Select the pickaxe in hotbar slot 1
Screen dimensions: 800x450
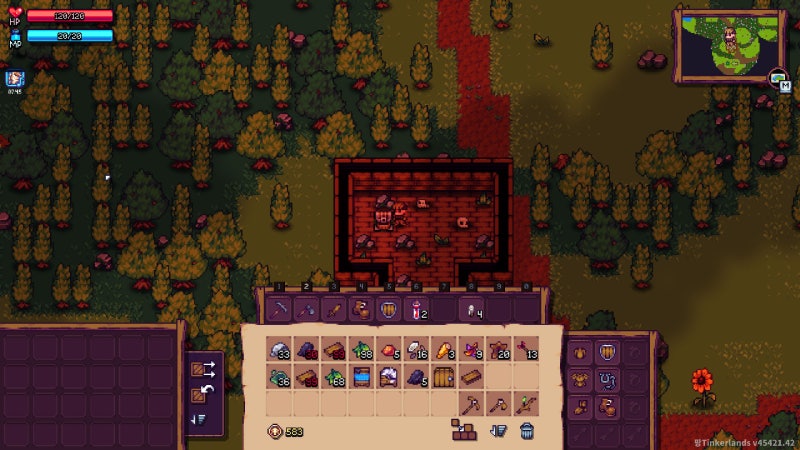point(281,309)
